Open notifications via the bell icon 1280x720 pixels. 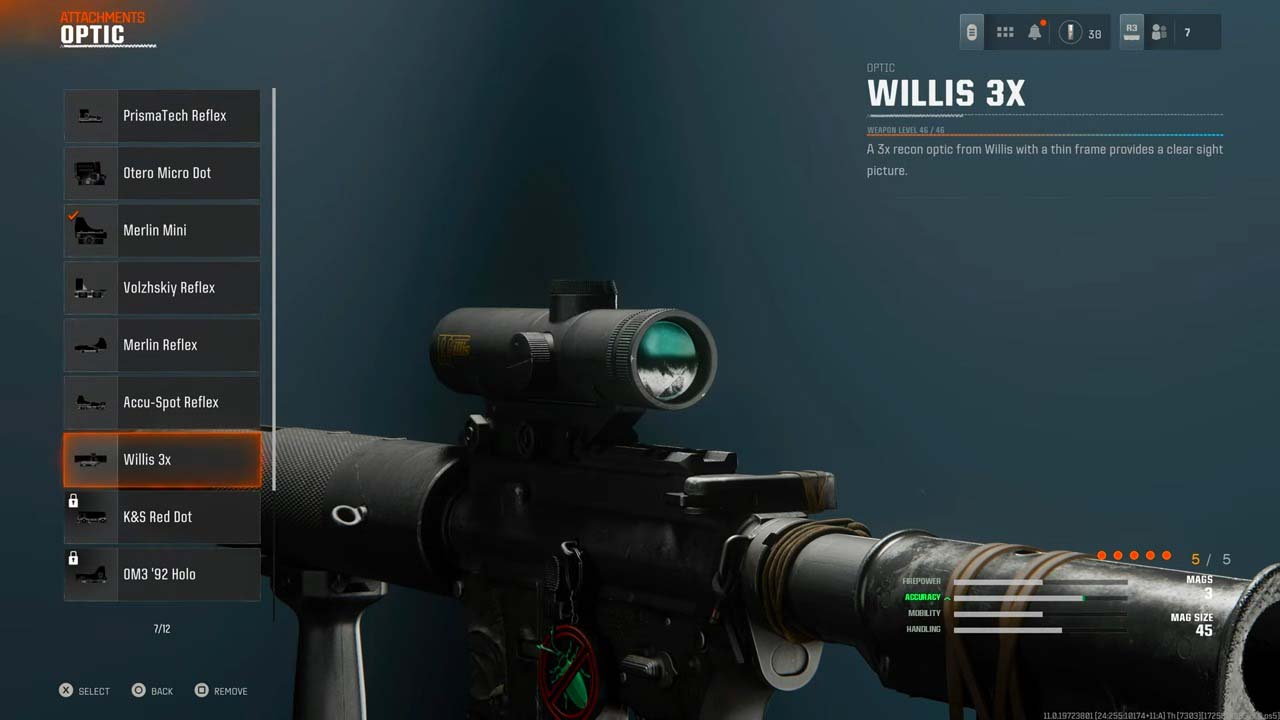coord(1035,33)
